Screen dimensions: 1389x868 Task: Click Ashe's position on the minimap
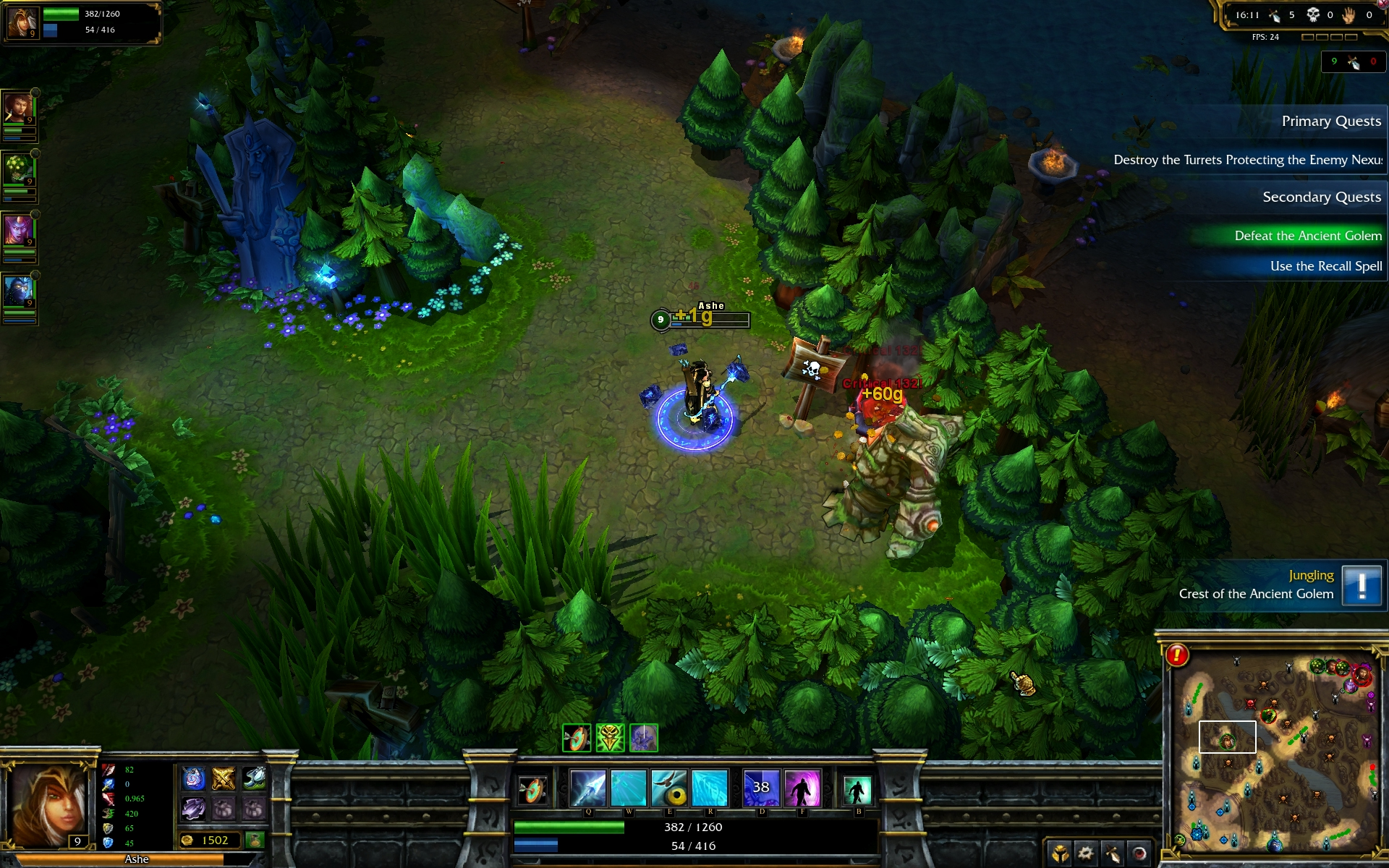point(1227,741)
